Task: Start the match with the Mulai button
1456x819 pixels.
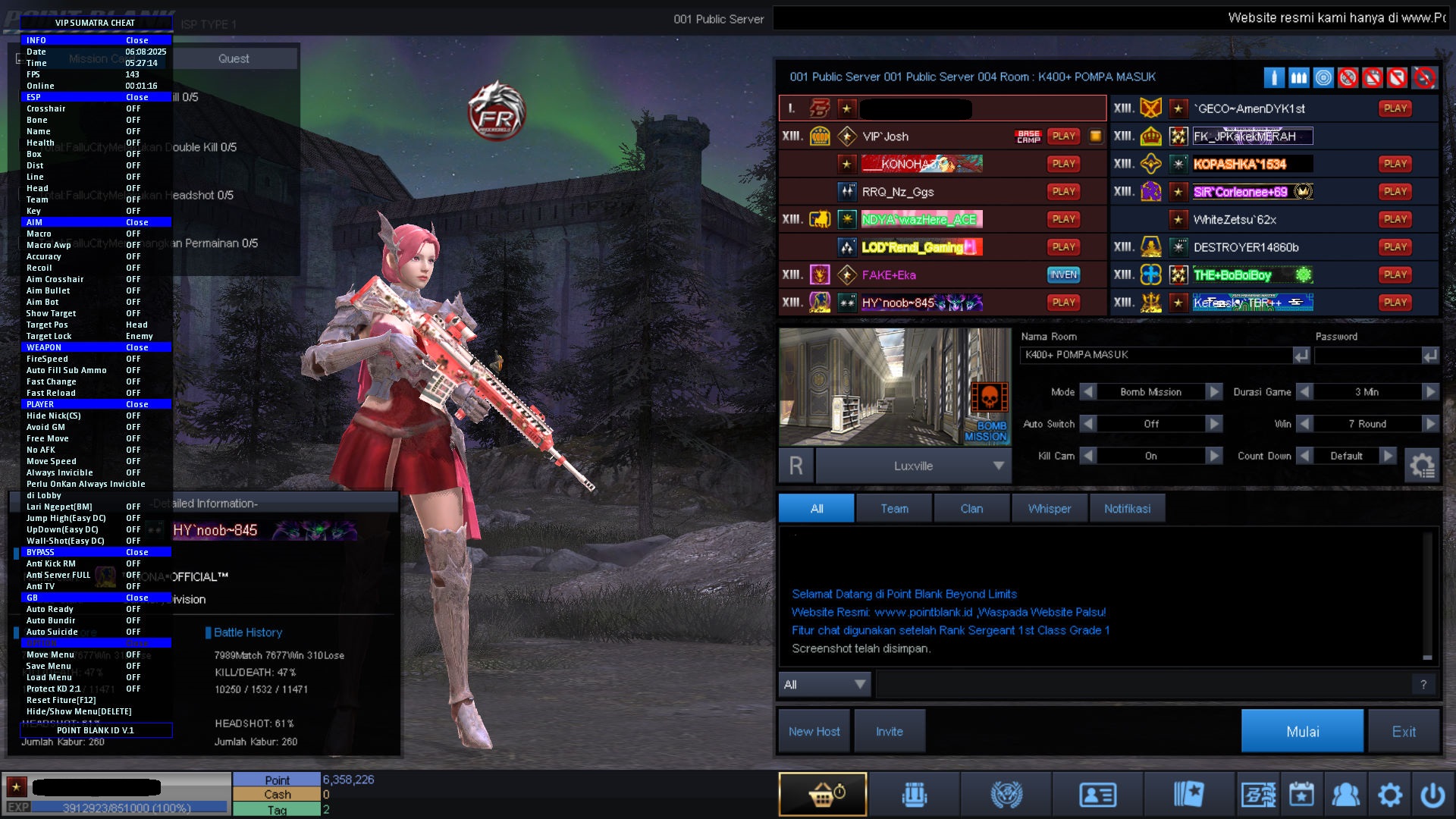Action: 1301,731
